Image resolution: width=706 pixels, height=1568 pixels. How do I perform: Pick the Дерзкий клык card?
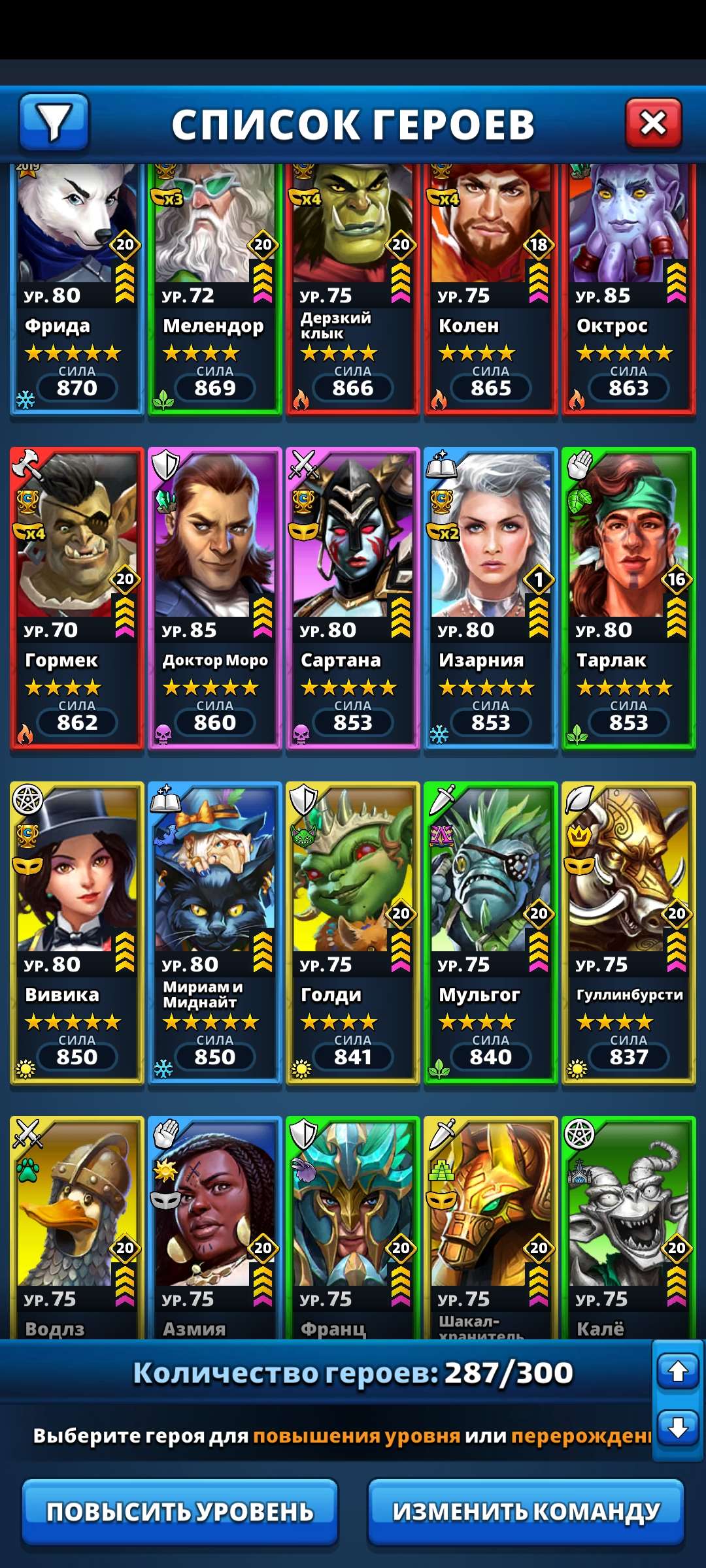tap(352, 287)
